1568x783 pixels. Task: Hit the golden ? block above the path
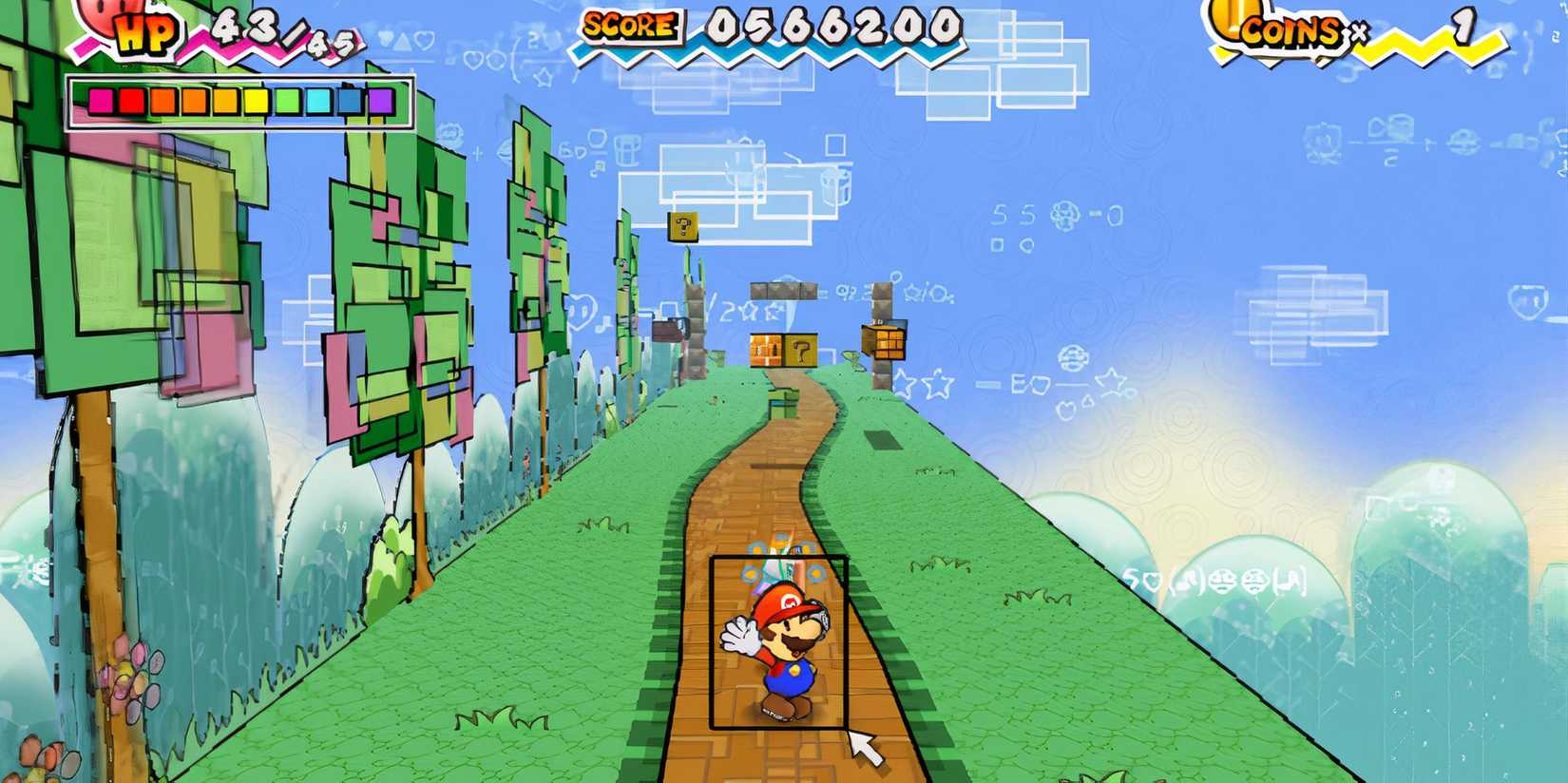(800, 352)
